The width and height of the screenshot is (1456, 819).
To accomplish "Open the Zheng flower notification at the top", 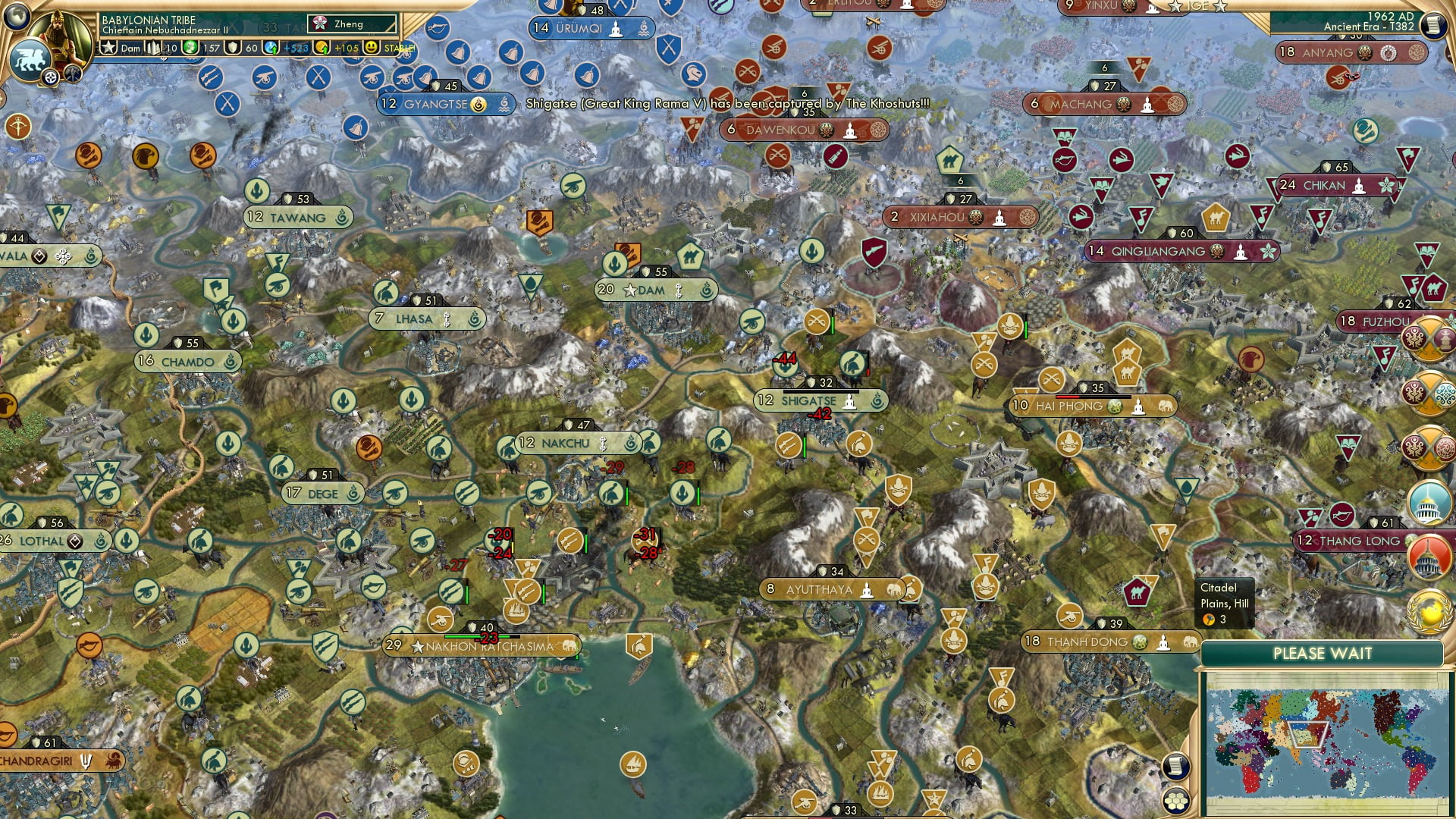I will [x=320, y=24].
